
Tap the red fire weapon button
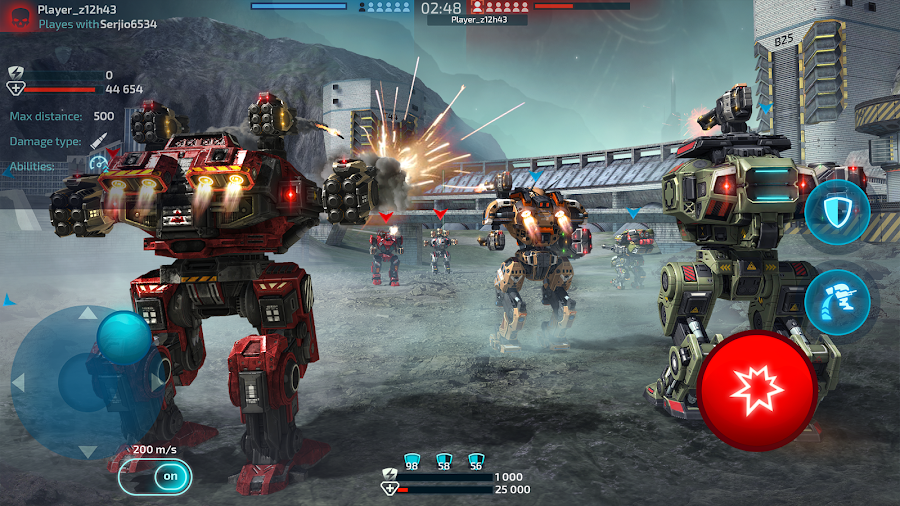coord(757,389)
